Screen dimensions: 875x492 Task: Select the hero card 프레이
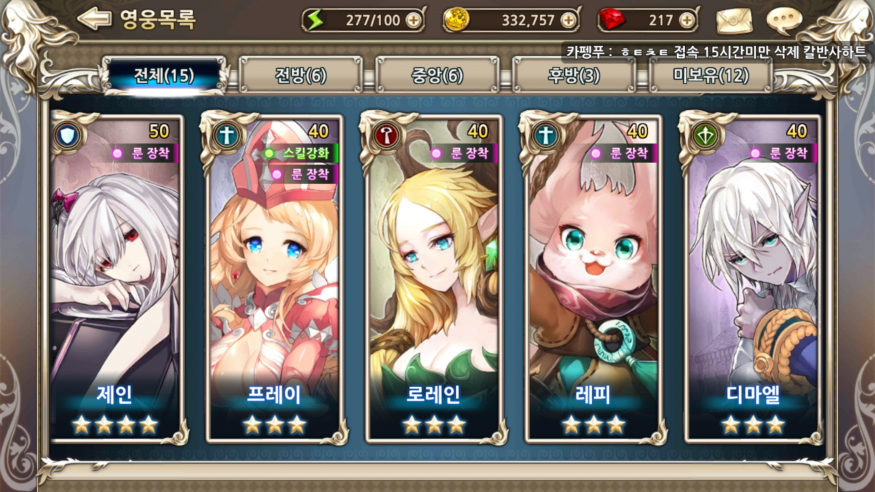(275, 280)
